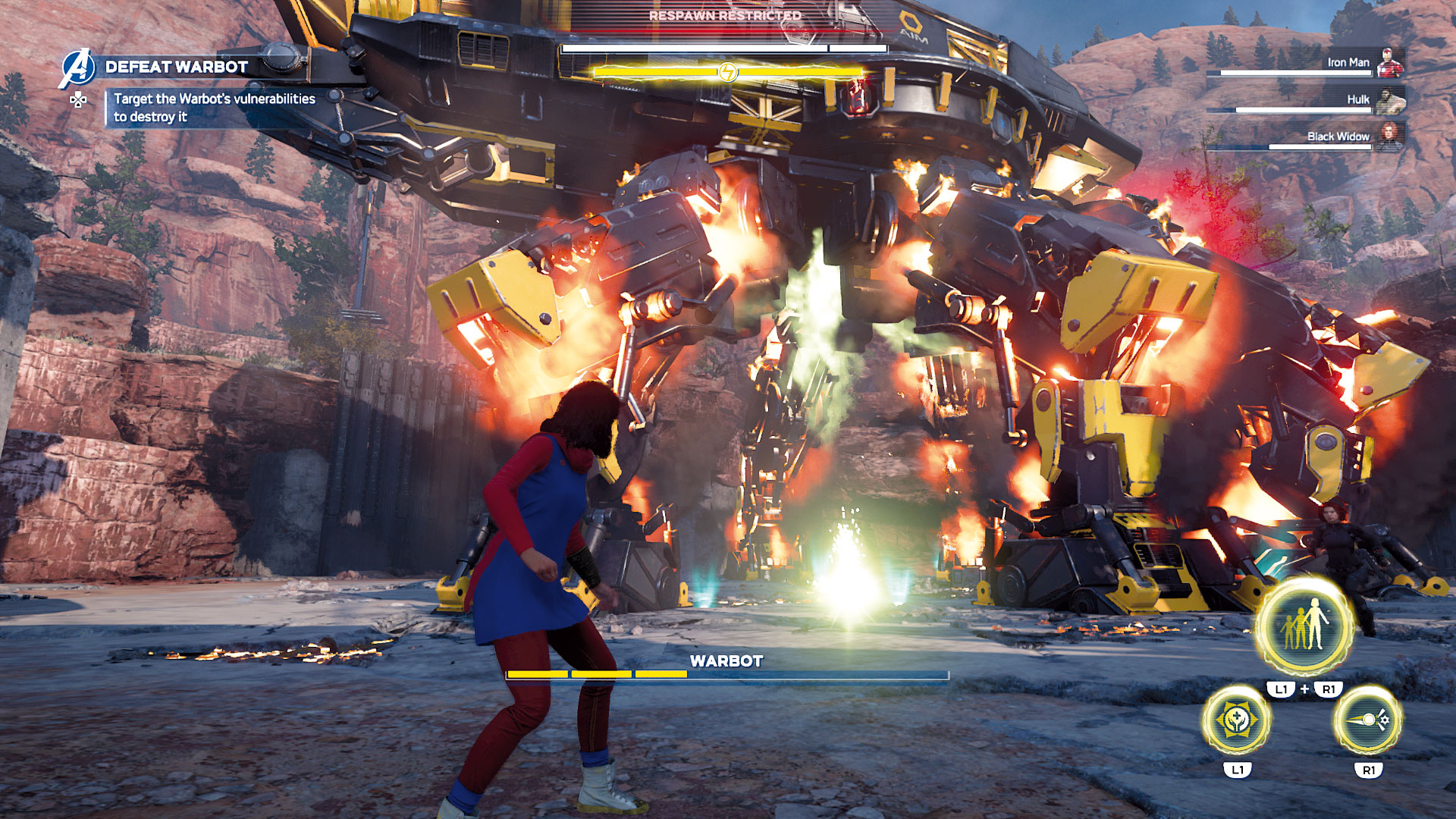The width and height of the screenshot is (1456, 819).
Task: Select Hulk's teammate portrait
Action: (x=1390, y=100)
